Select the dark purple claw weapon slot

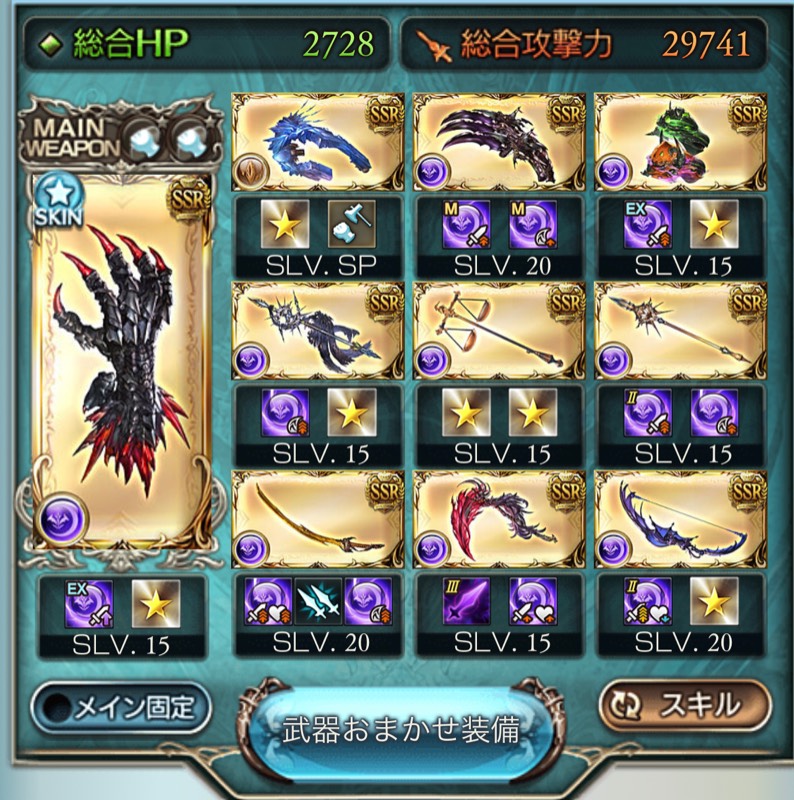pos(498,142)
